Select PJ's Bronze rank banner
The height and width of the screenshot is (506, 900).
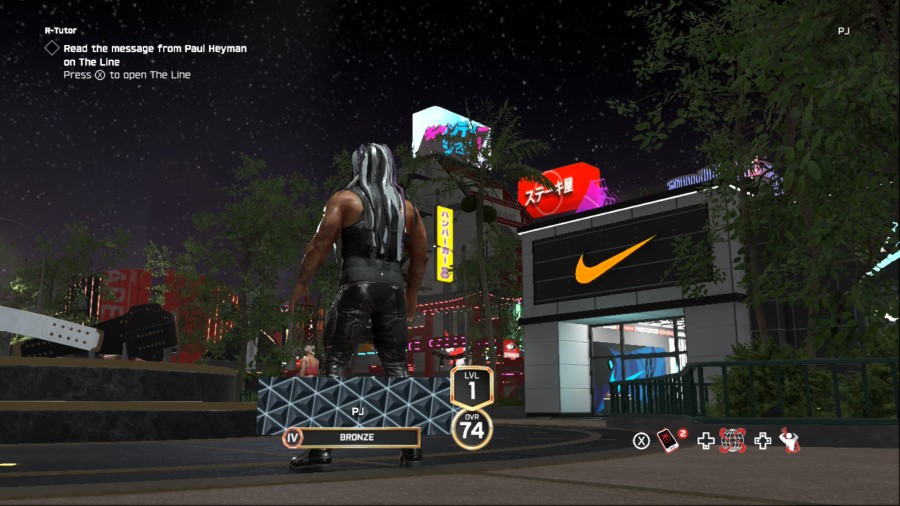358,437
